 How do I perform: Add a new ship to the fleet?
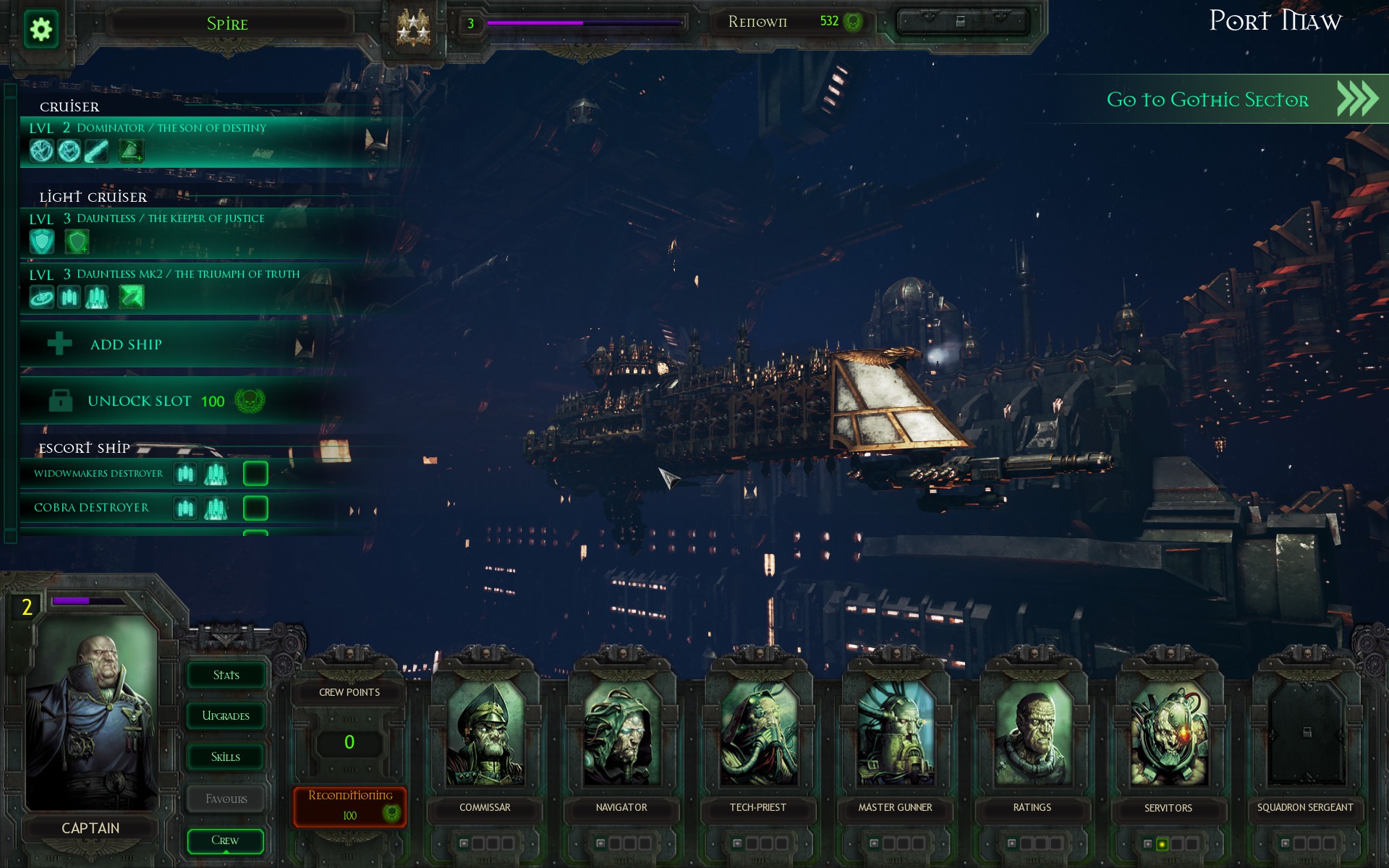point(126,344)
